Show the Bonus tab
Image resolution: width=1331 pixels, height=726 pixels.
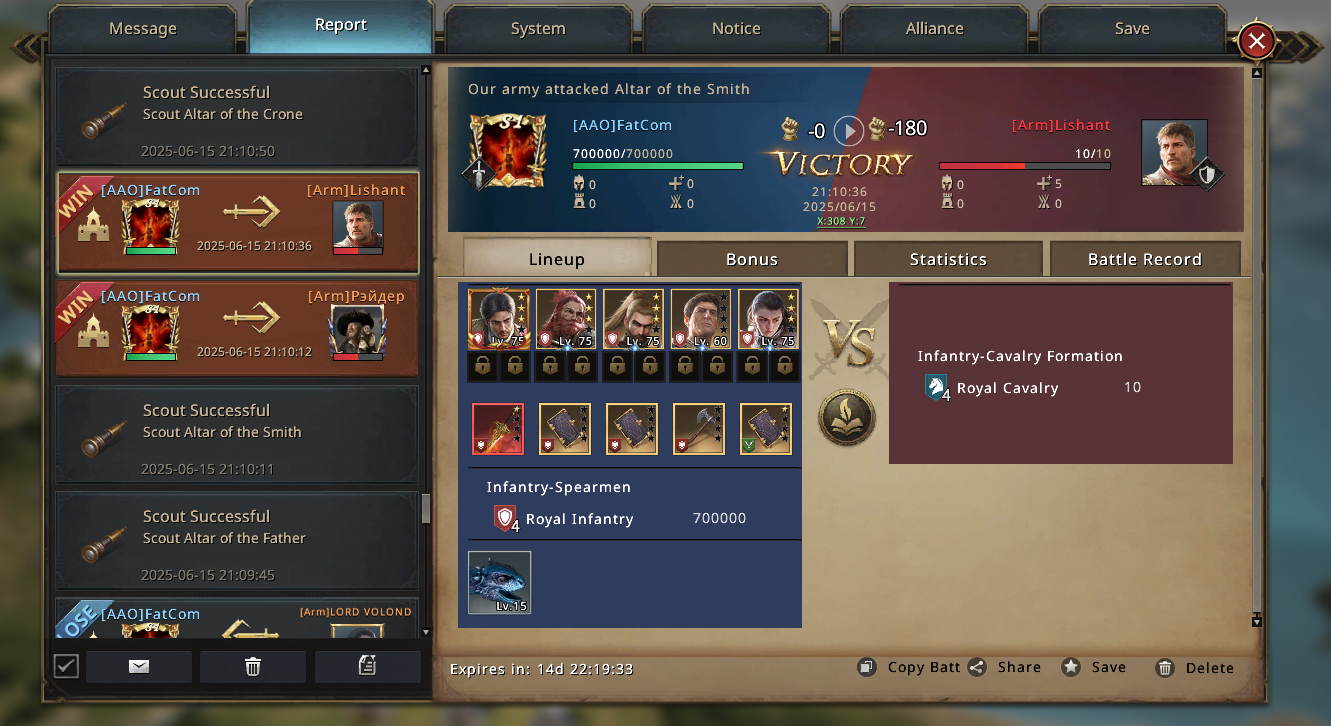click(x=752, y=259)
